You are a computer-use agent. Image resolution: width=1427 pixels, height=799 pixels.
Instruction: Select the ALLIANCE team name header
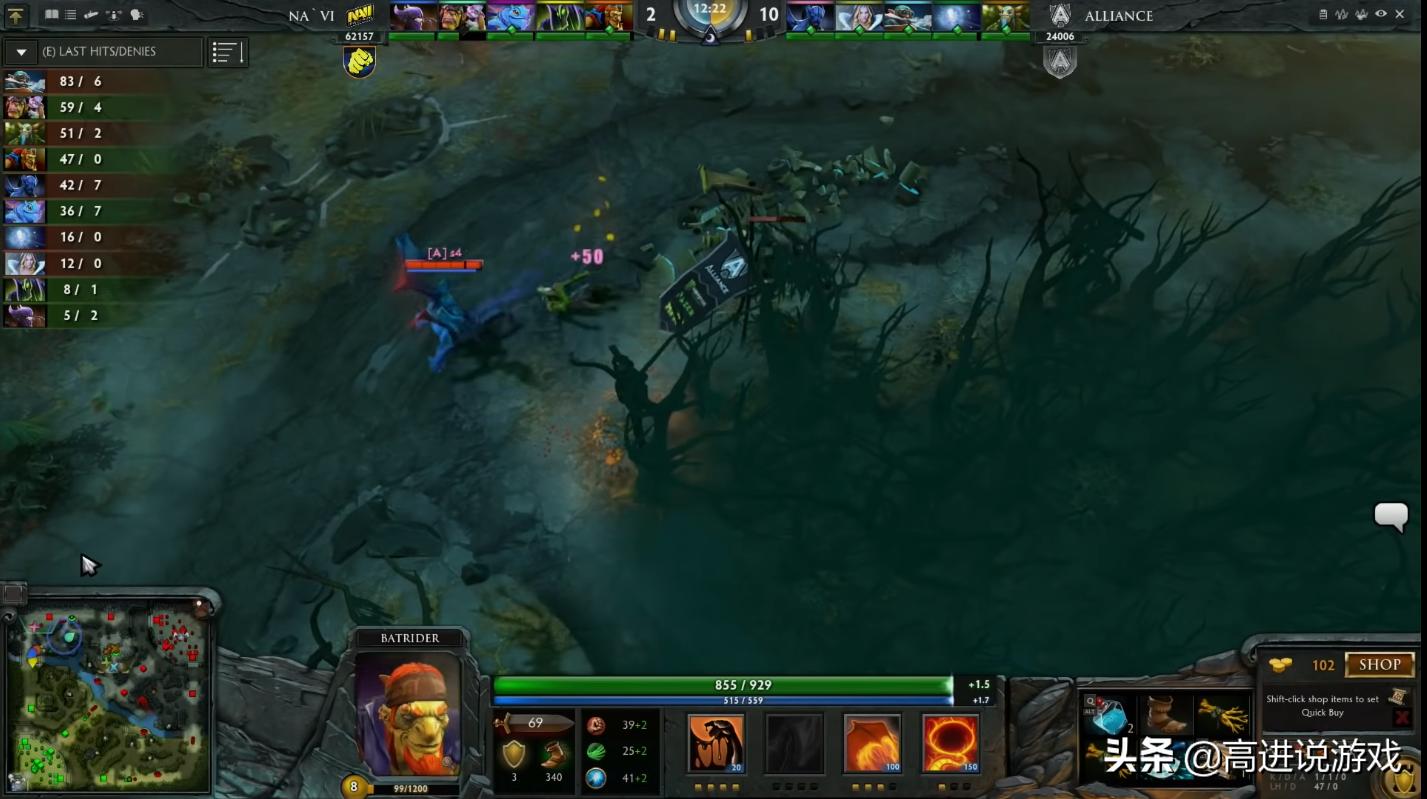pos(1117,15)
